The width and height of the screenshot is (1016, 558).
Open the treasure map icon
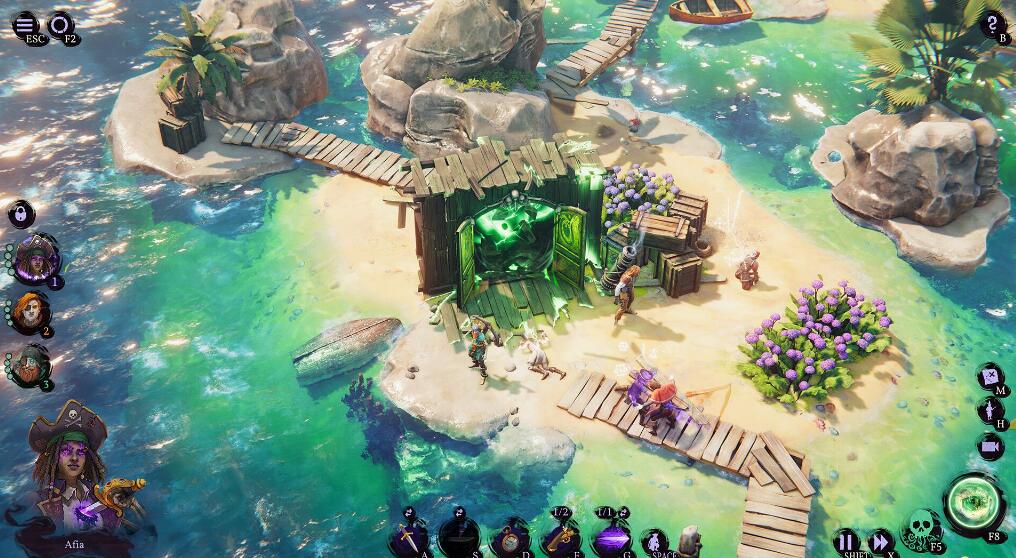pyautogui.click(x=990, y=378)
